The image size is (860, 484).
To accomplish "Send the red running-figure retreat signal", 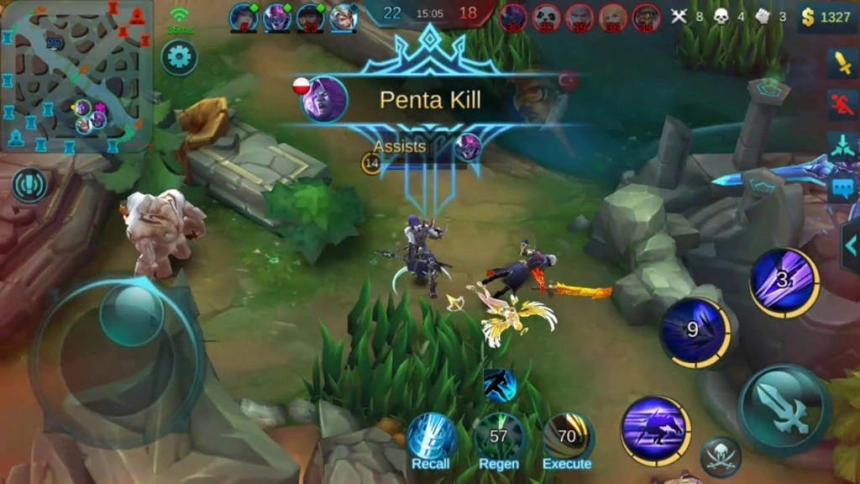I will coord(842,103).
